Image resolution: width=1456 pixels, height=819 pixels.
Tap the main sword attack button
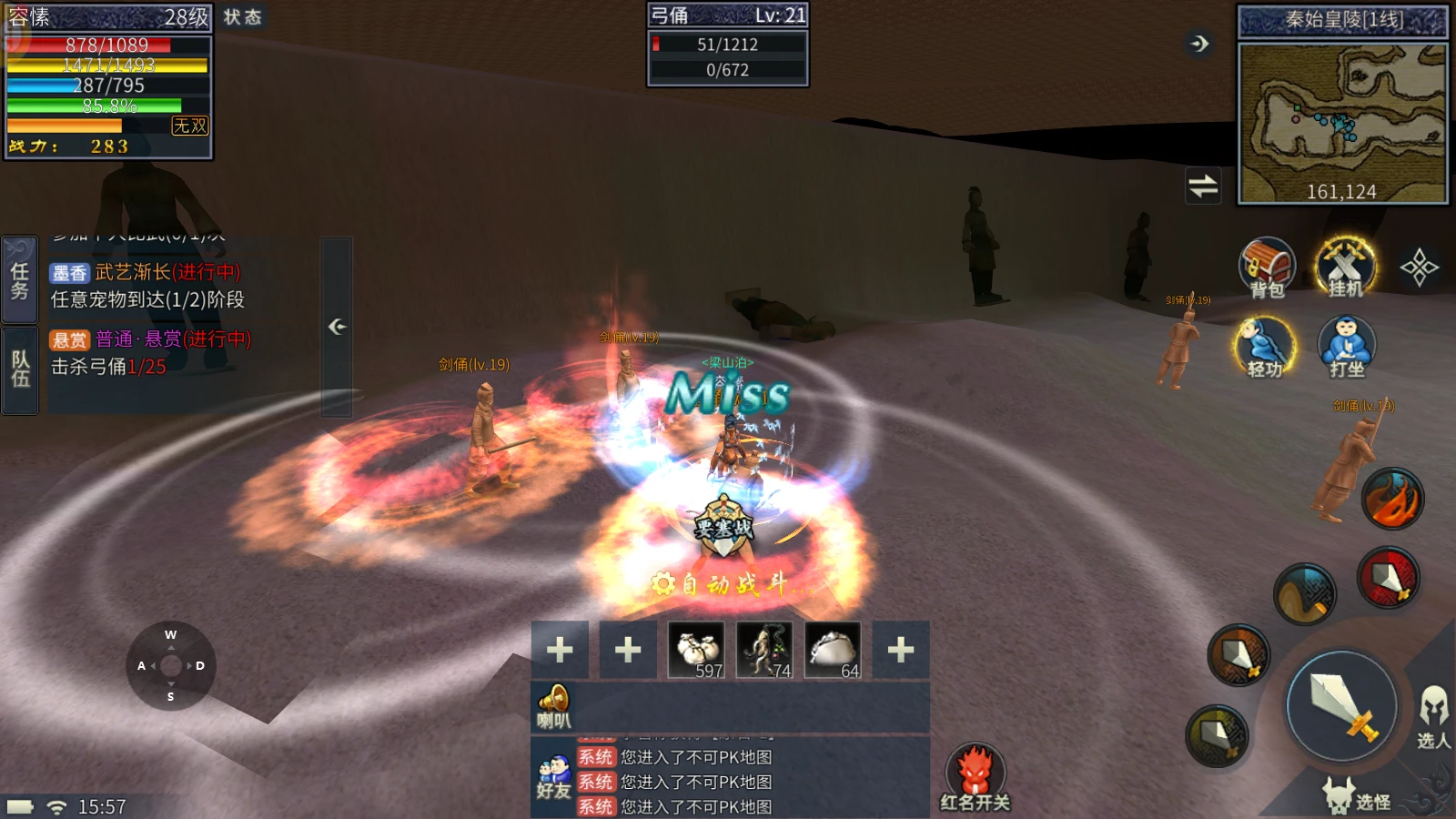click(x=1341, y=706)
